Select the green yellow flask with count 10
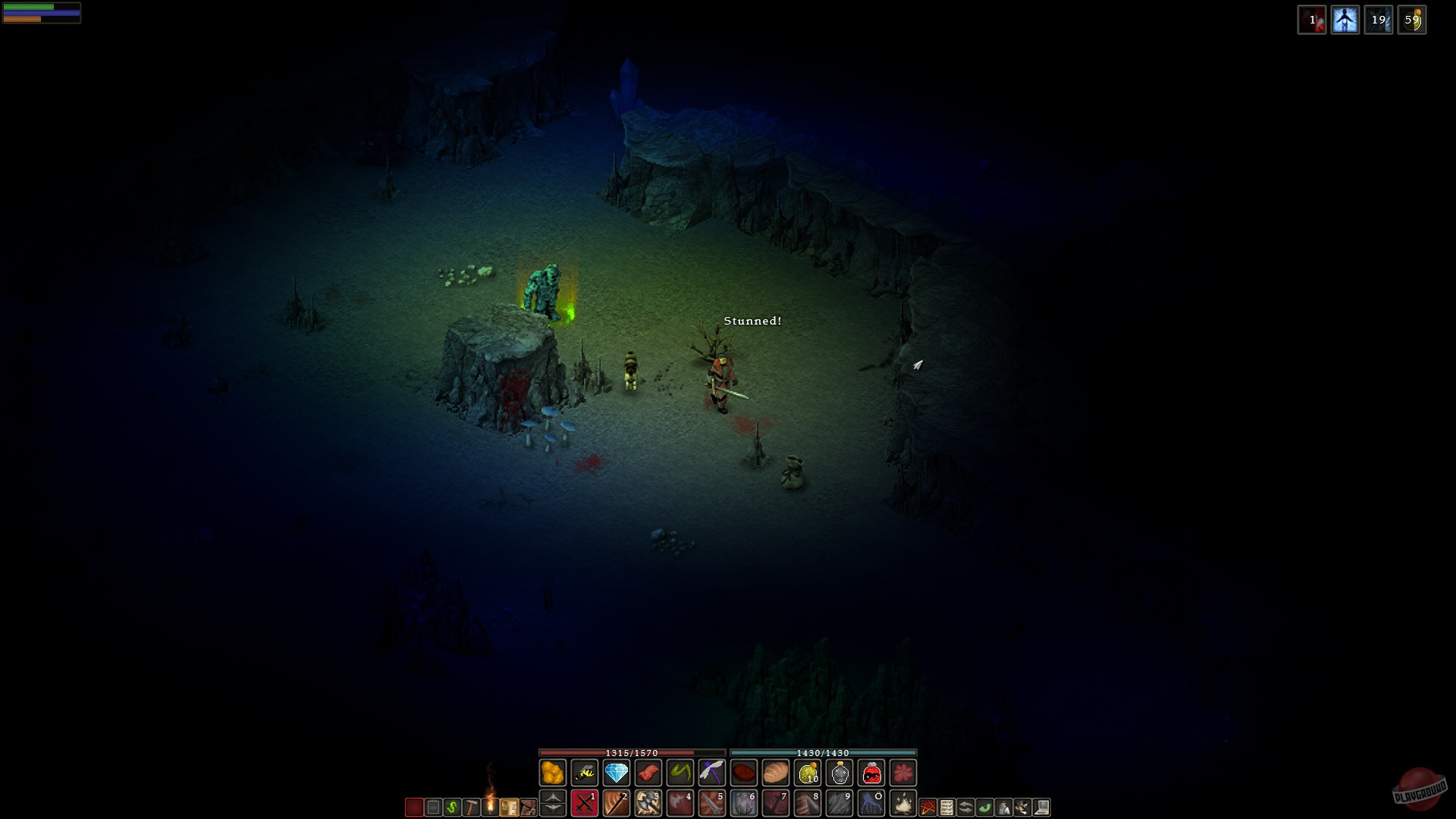1456x819 pixels. (x=808, y=773)
